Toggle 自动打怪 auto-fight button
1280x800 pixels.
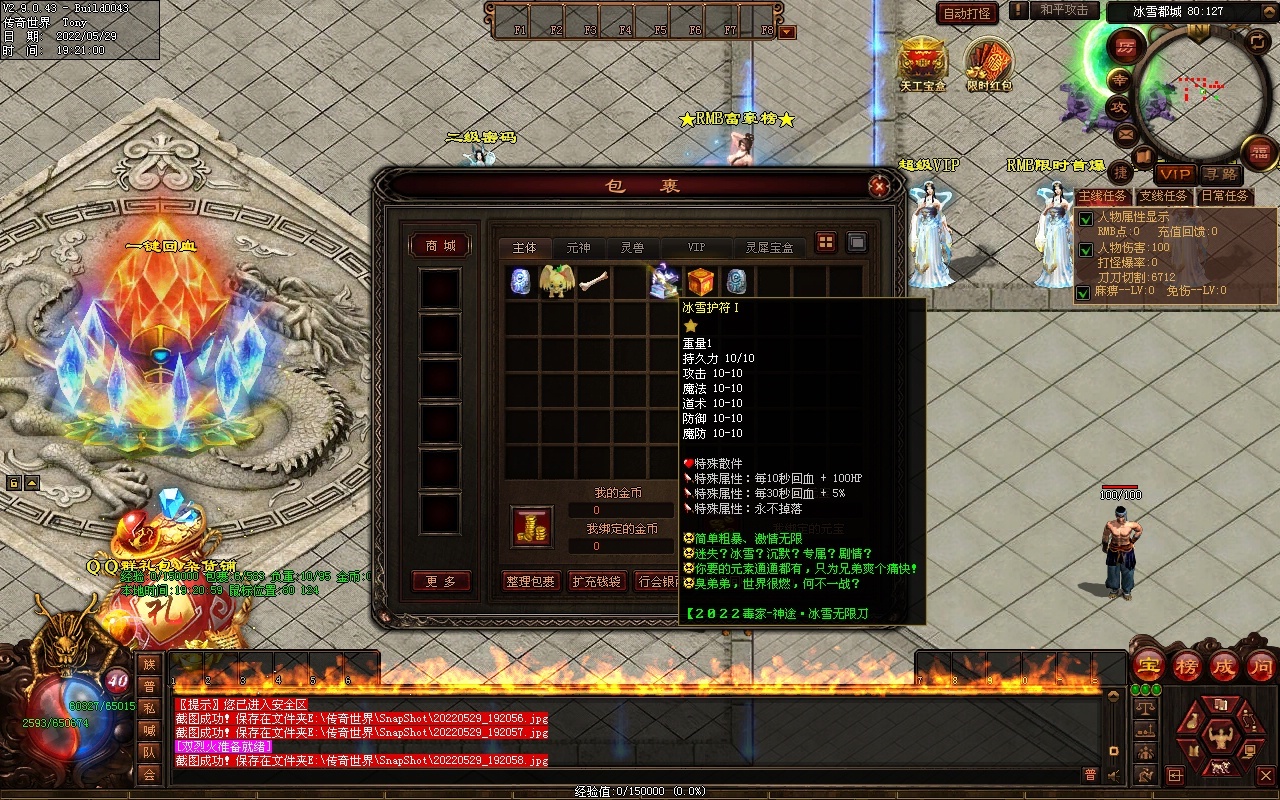click(967, 13)
